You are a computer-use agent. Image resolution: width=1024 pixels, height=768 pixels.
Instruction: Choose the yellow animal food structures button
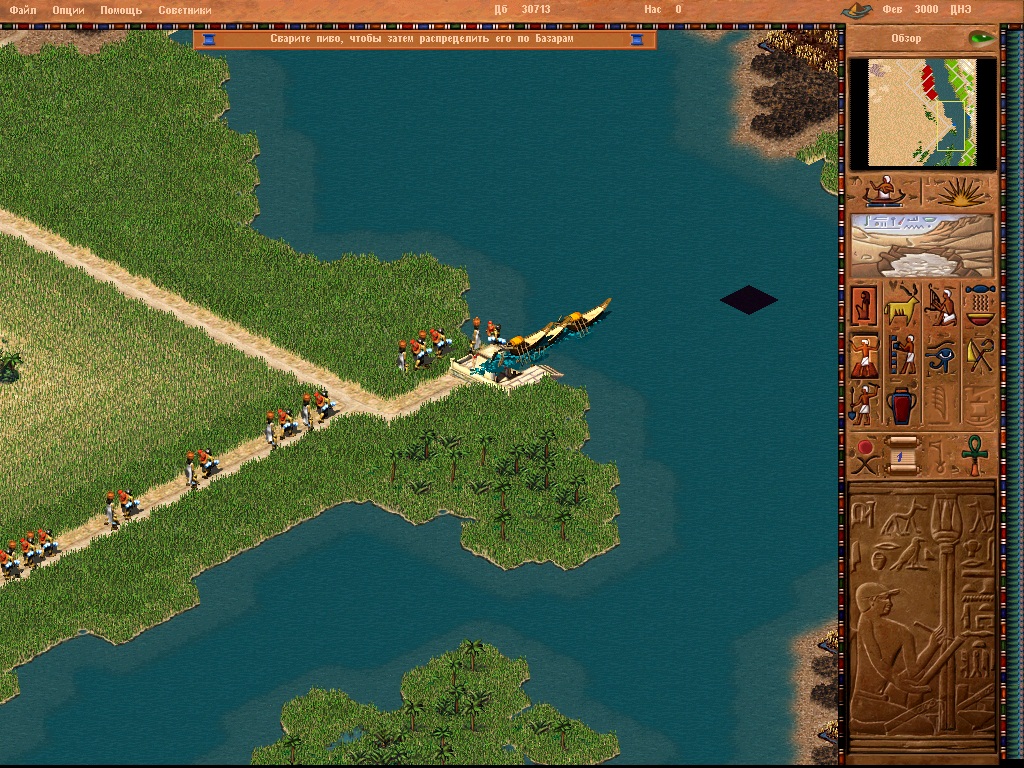point(902,305)
